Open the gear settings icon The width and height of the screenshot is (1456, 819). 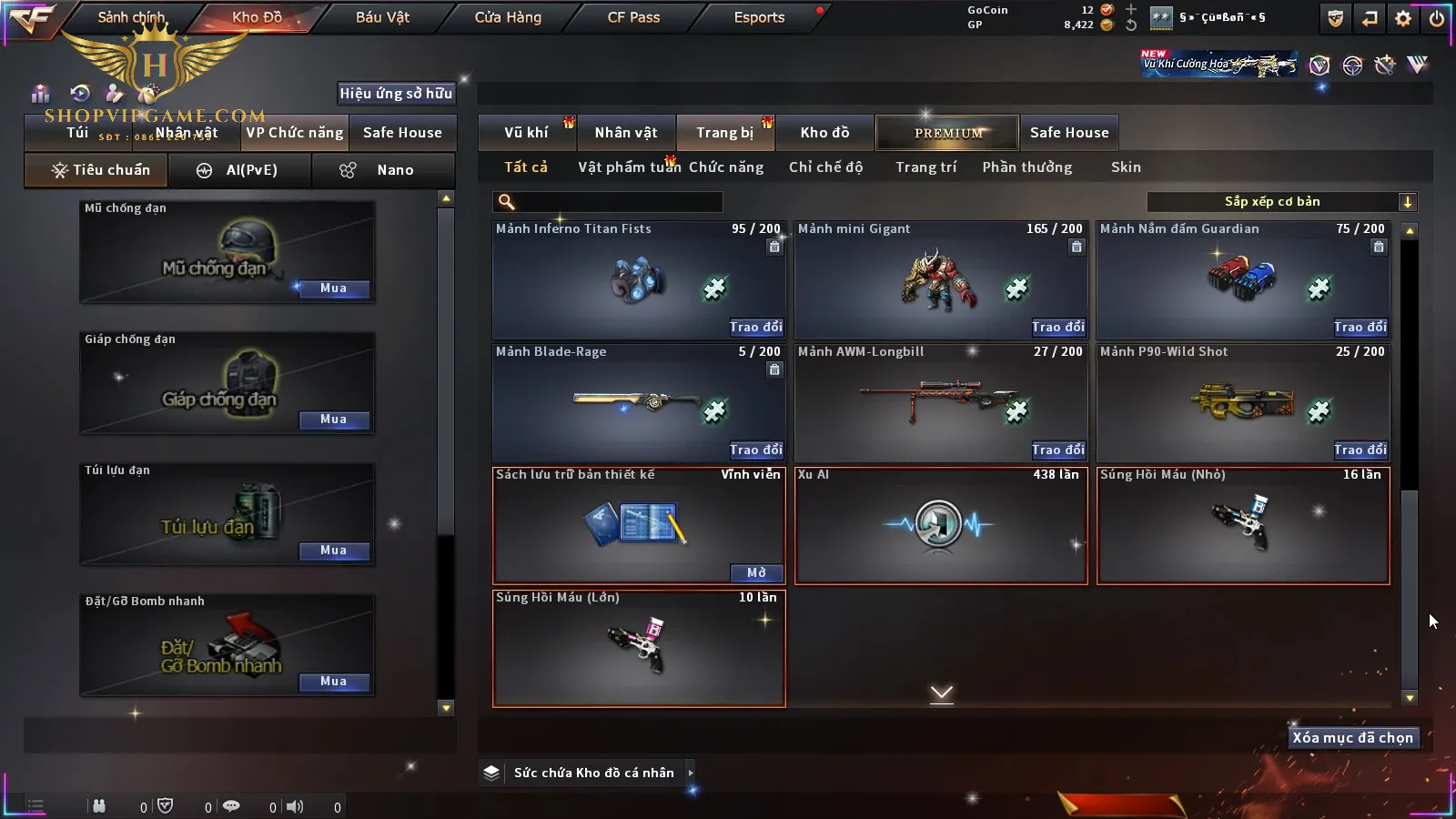pyautogui.click(x=1403, y=18)
